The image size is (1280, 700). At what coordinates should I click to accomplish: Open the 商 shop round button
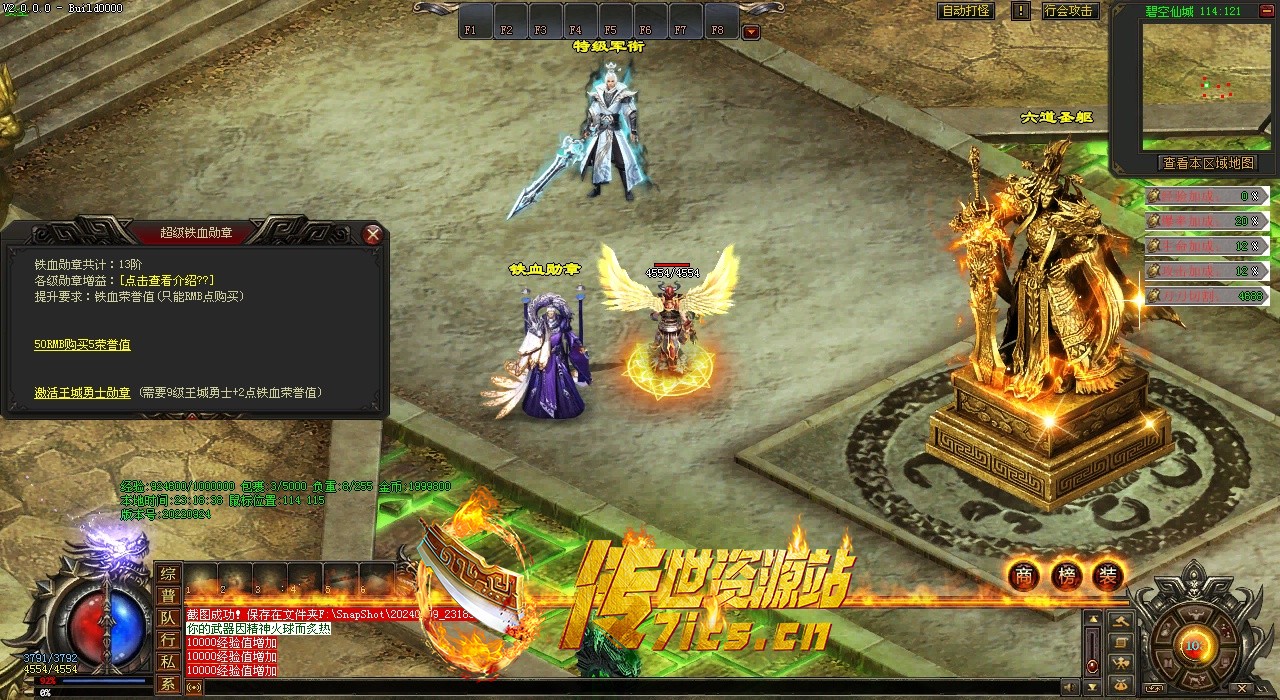1023,575
